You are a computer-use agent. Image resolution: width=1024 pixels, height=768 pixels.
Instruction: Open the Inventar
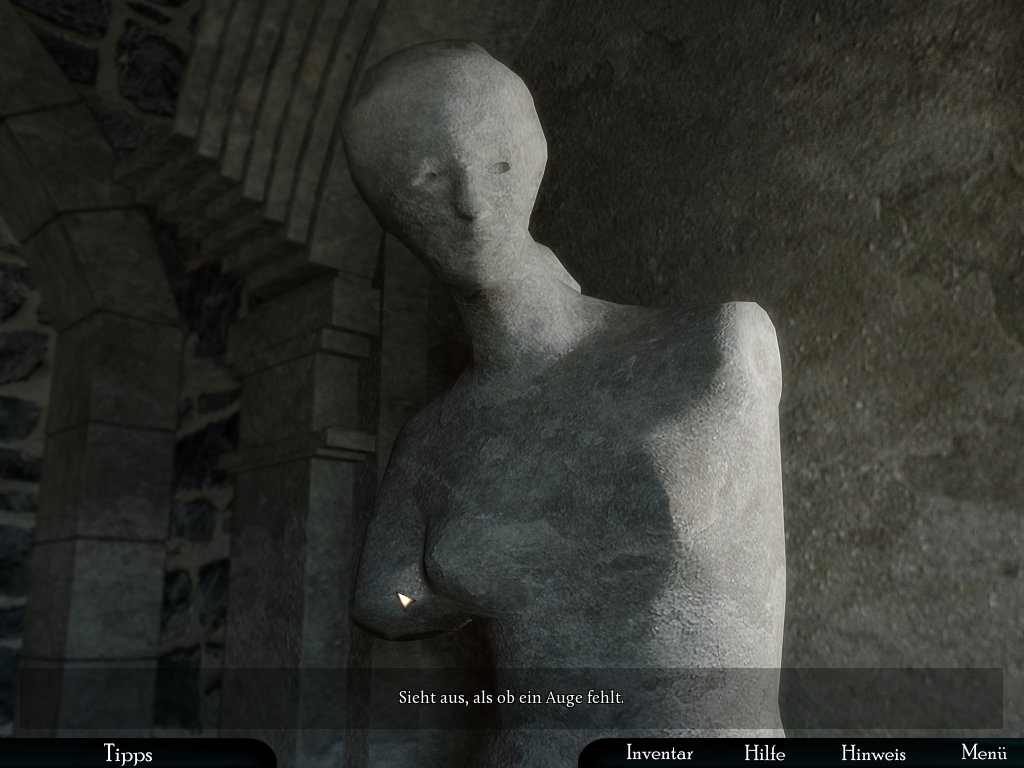click(659, 753)
